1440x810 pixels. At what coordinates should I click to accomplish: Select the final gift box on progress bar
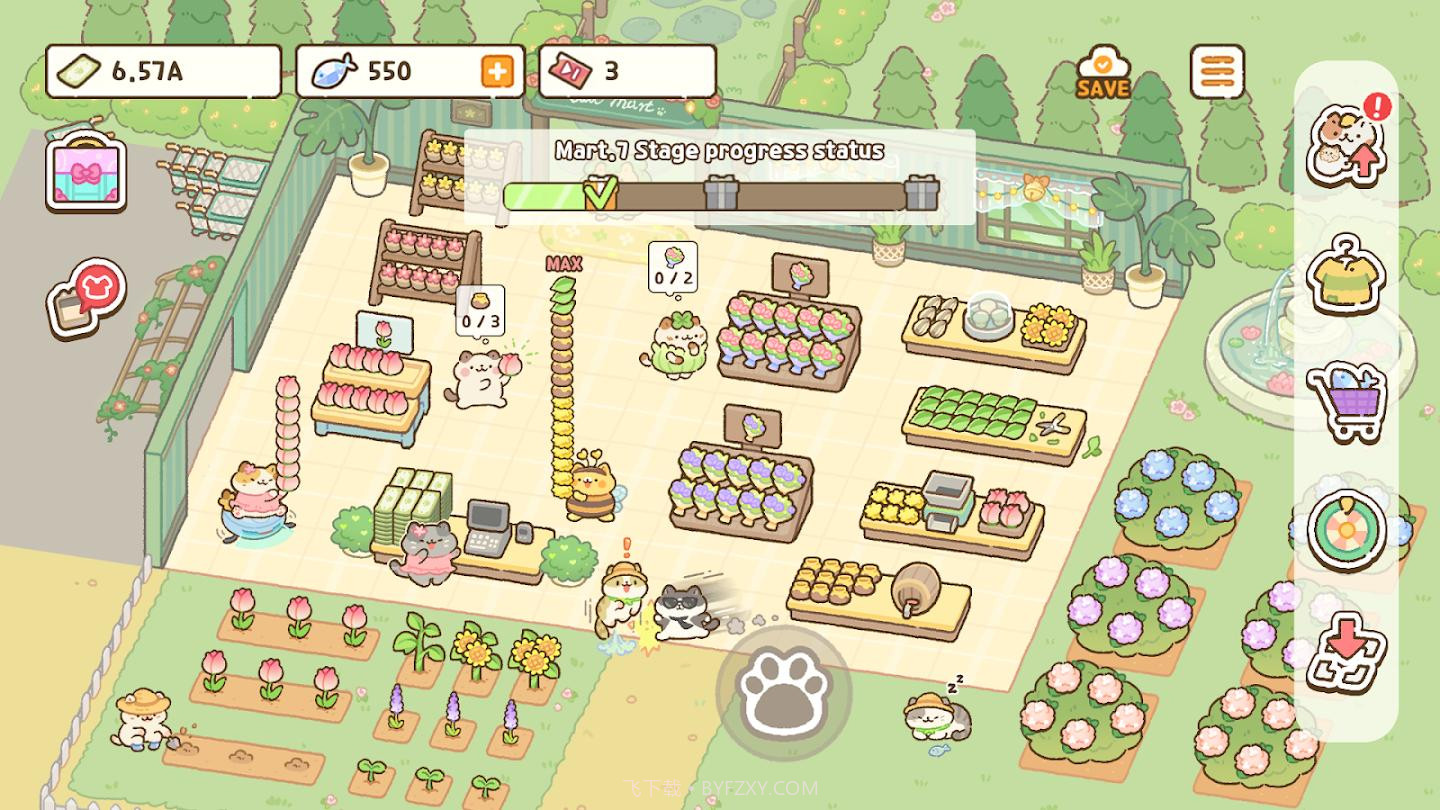pyautogui.click(x=921, y=192)
